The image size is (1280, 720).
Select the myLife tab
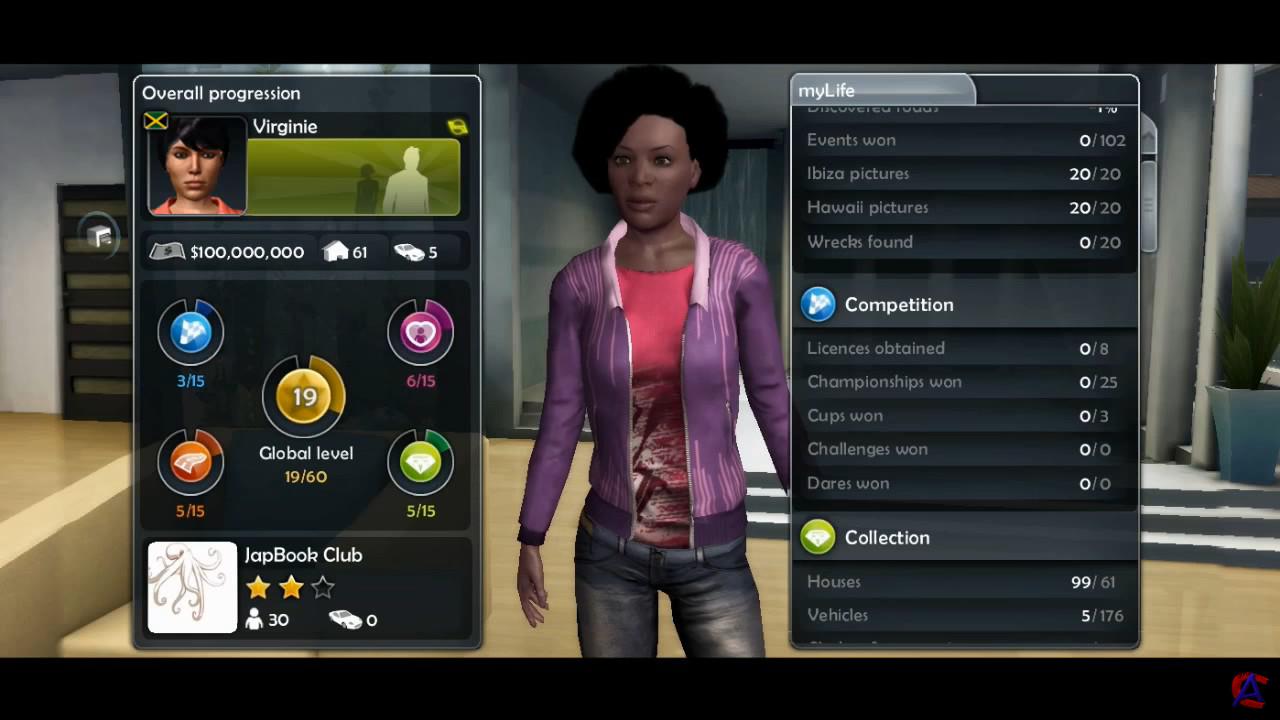coord(880,91)
